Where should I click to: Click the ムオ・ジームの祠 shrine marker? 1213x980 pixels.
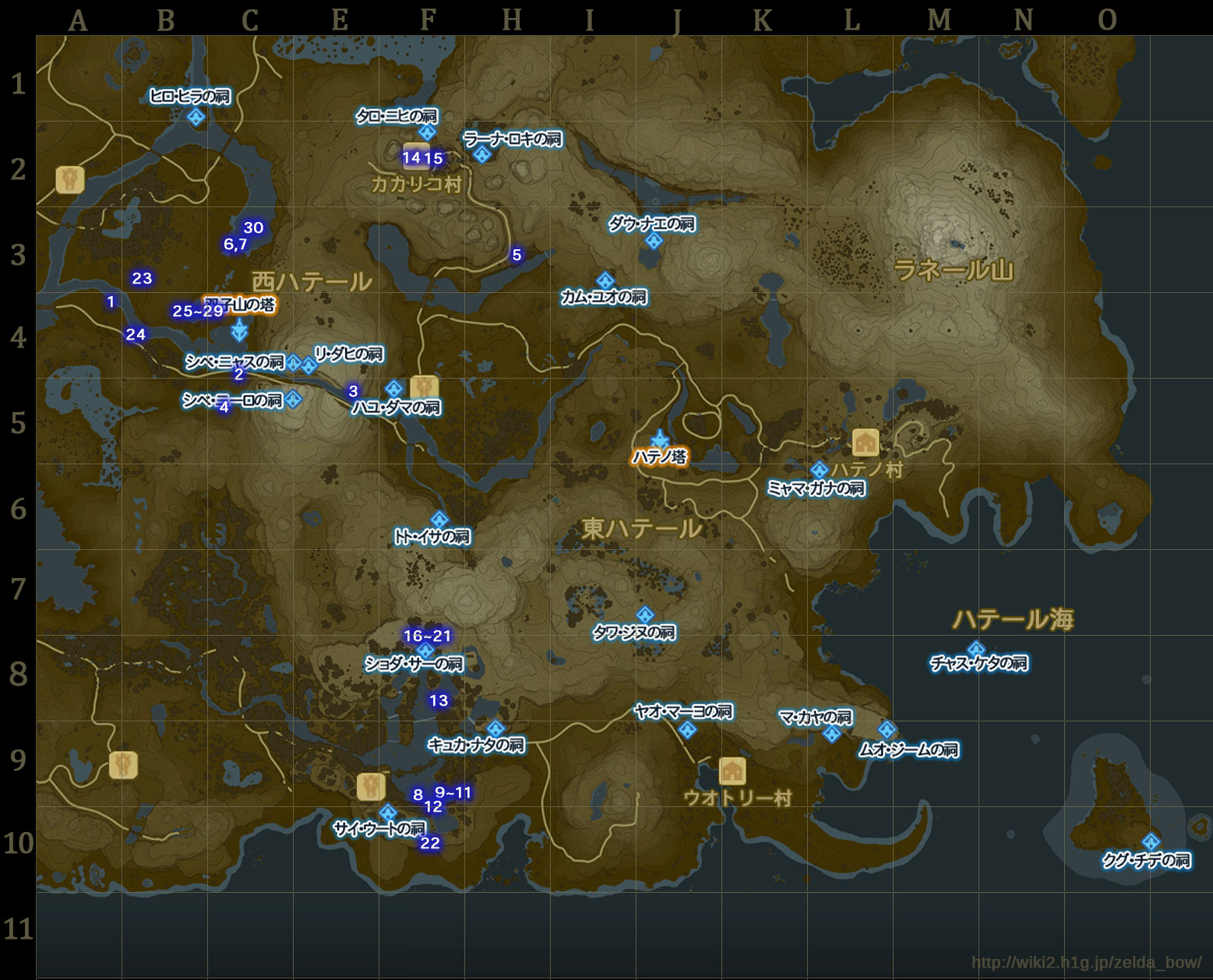pyautogui.click(x=886, y=730)
